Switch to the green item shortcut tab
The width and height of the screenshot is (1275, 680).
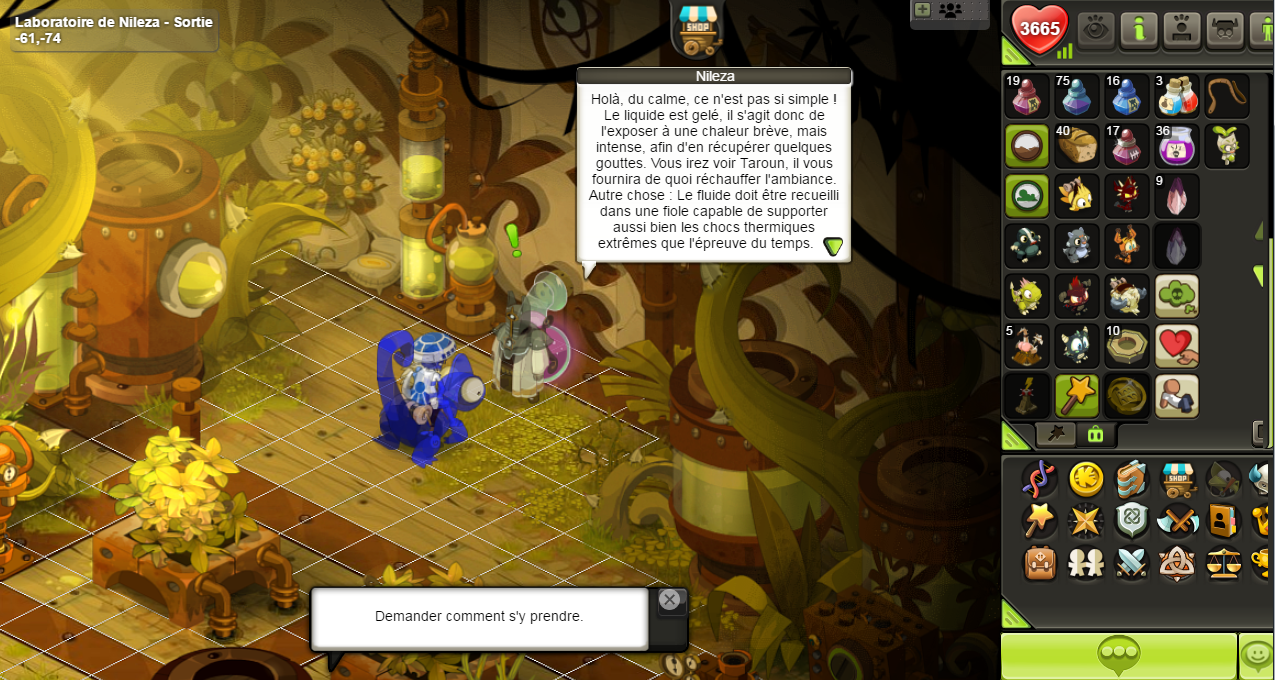click(x=1095, y=434)
